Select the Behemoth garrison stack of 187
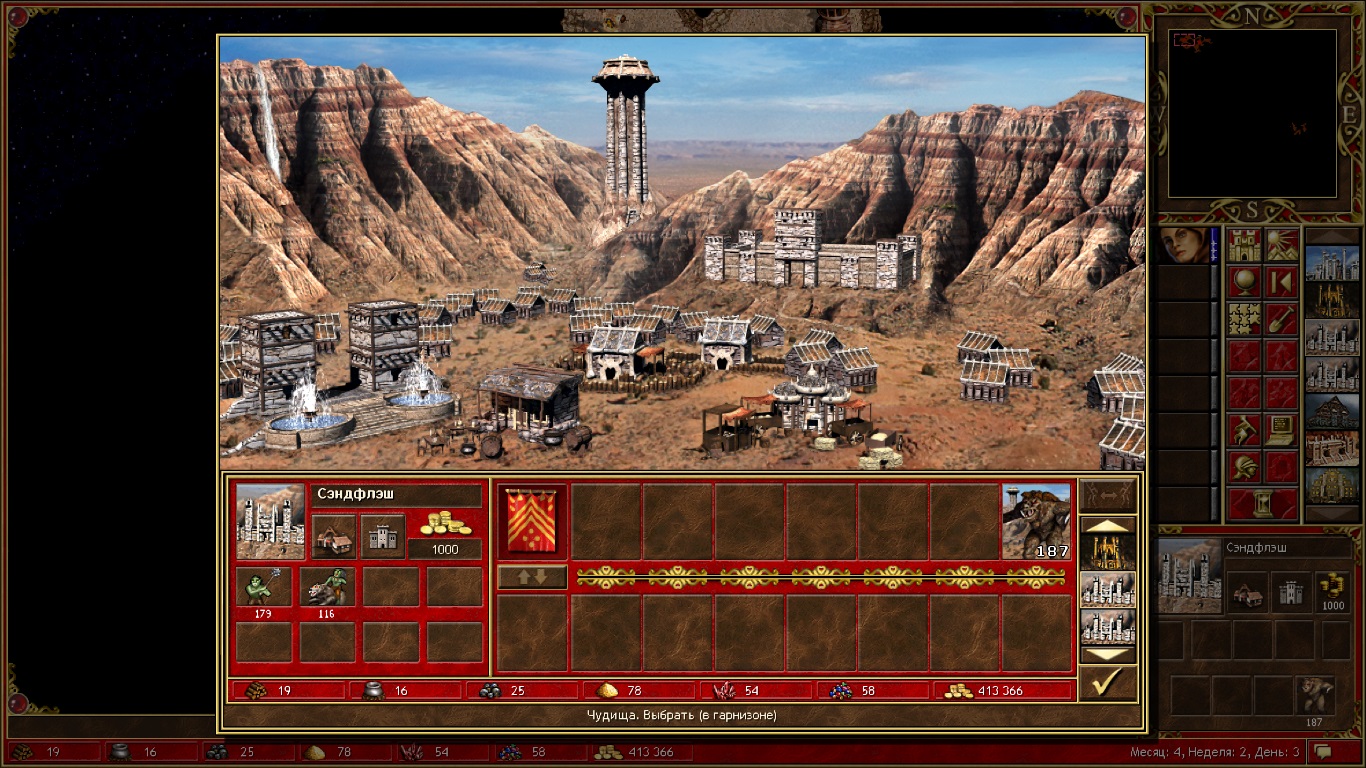 tap(1036, 521)
